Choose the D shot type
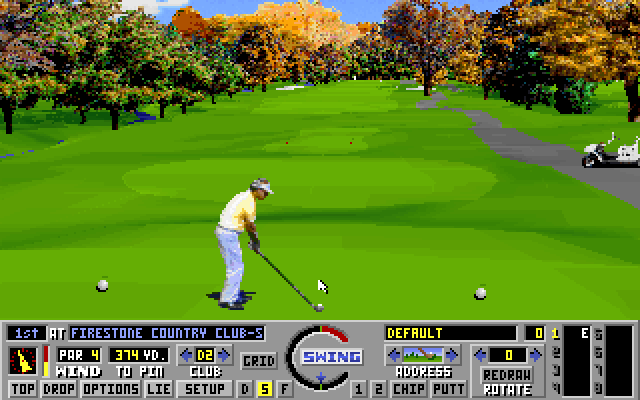Viewport: 640px width, 400px height. (246, 388)
